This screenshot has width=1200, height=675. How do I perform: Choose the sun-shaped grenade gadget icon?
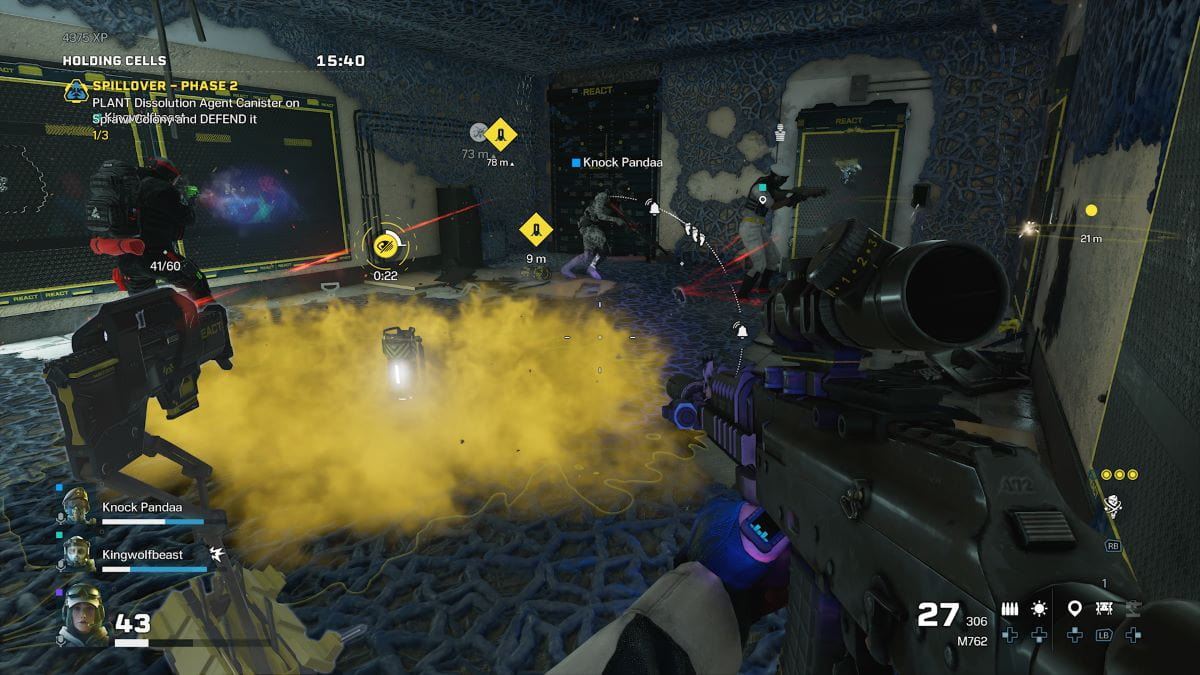click(x=1040, y=608)
